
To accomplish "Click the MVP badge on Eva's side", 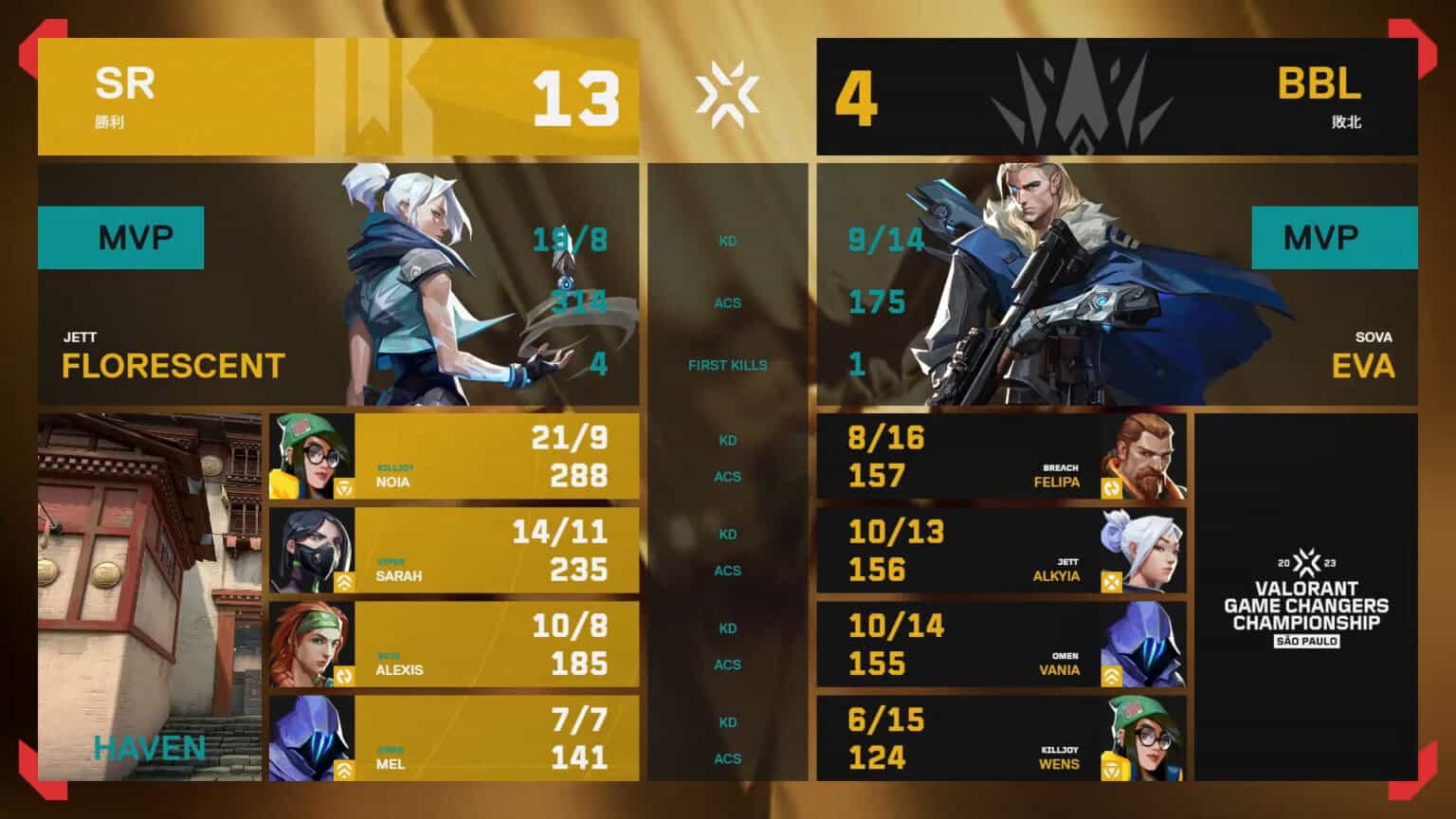I will point(1336,238).
